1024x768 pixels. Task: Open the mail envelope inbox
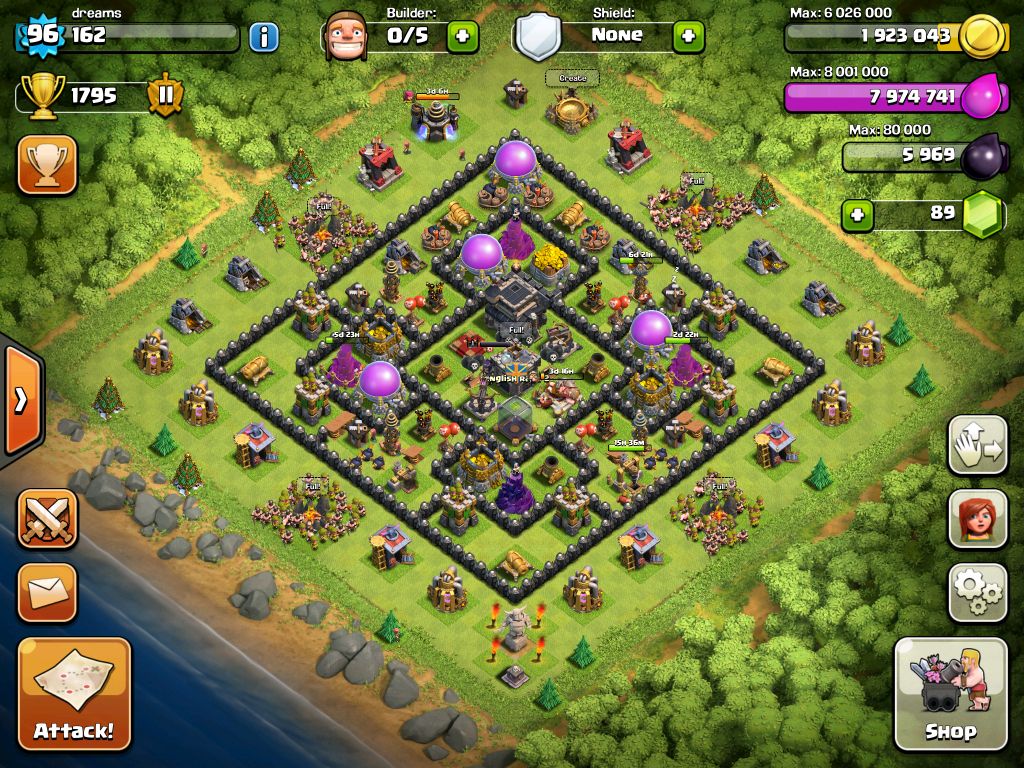tap(47, 593)
